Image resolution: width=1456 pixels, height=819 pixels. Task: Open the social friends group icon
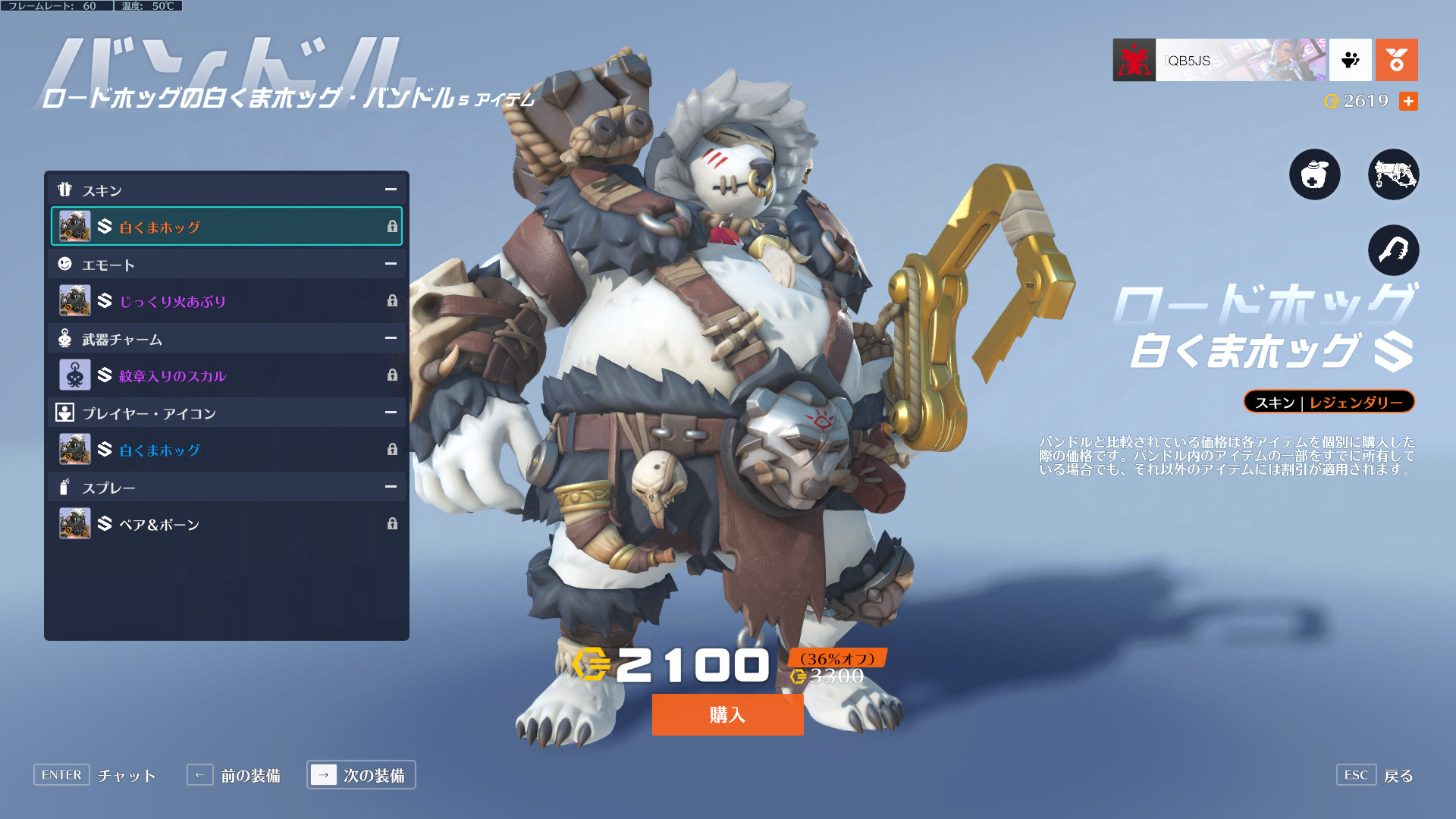tap(1351, 60)
